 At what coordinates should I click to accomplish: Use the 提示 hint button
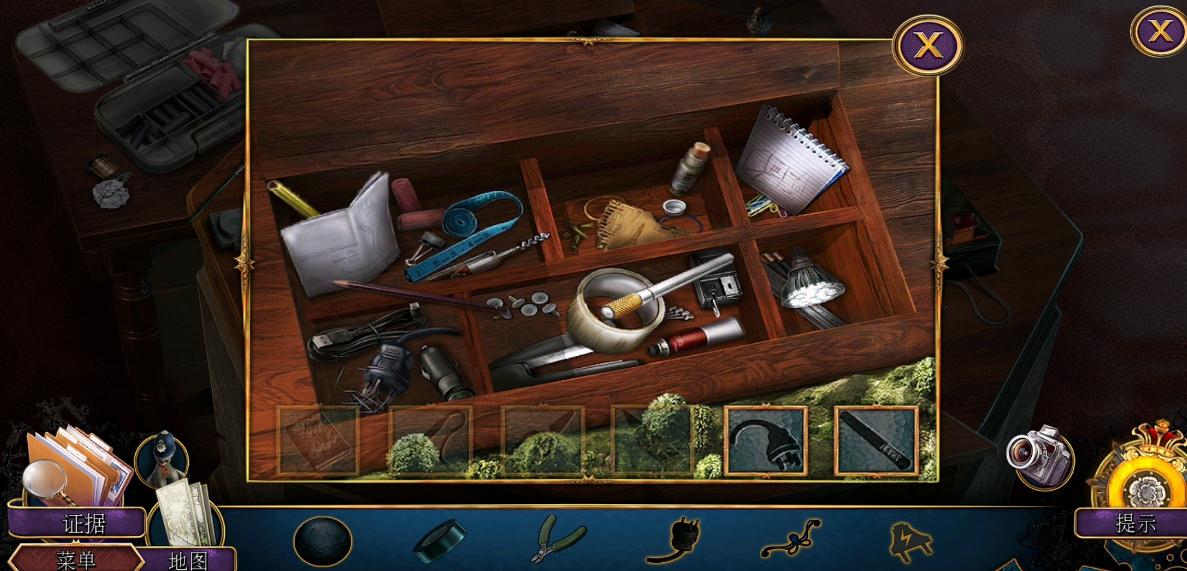tap(1135, 522)
